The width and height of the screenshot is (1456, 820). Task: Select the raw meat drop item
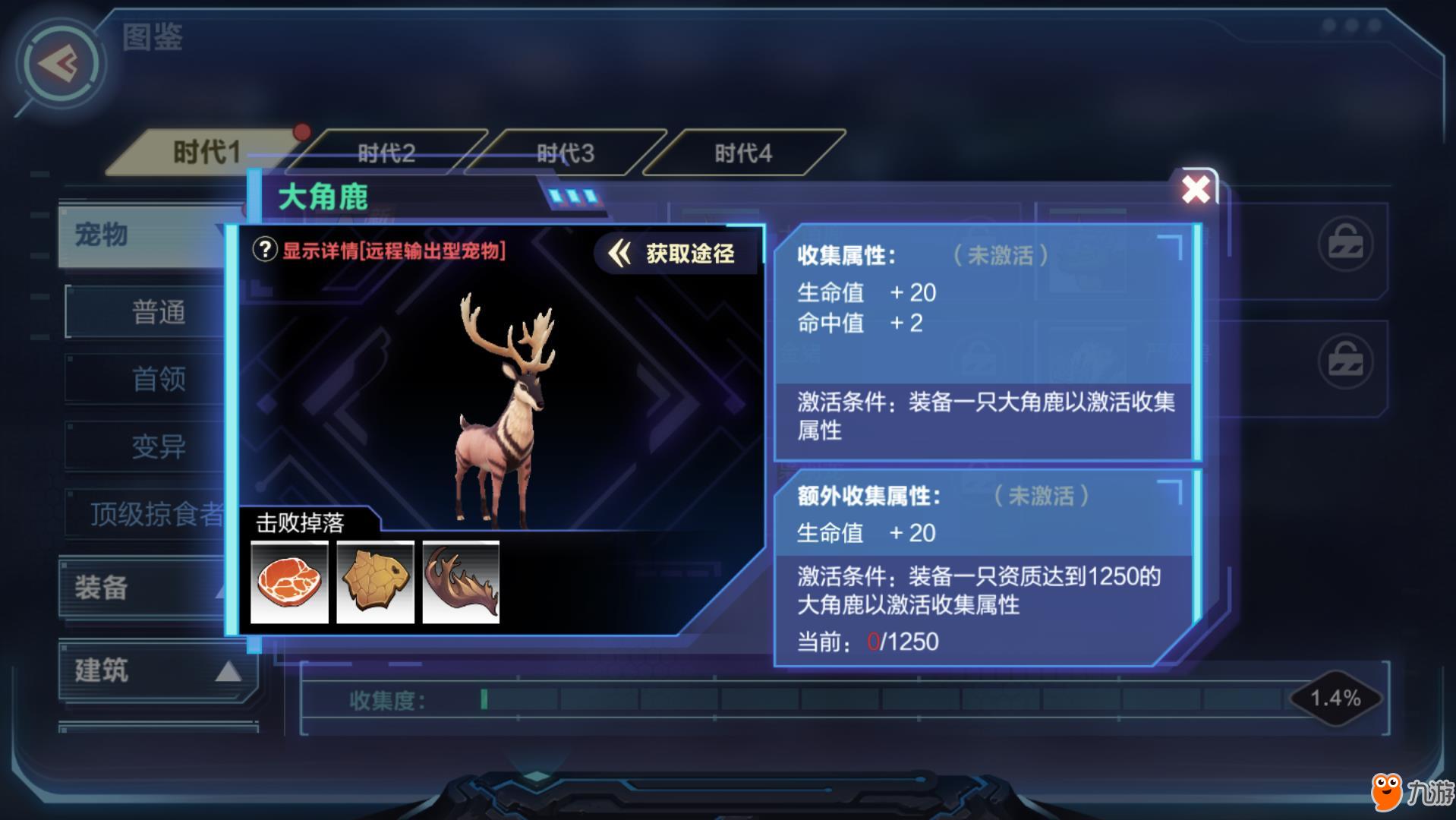click(x=289, y=582)
